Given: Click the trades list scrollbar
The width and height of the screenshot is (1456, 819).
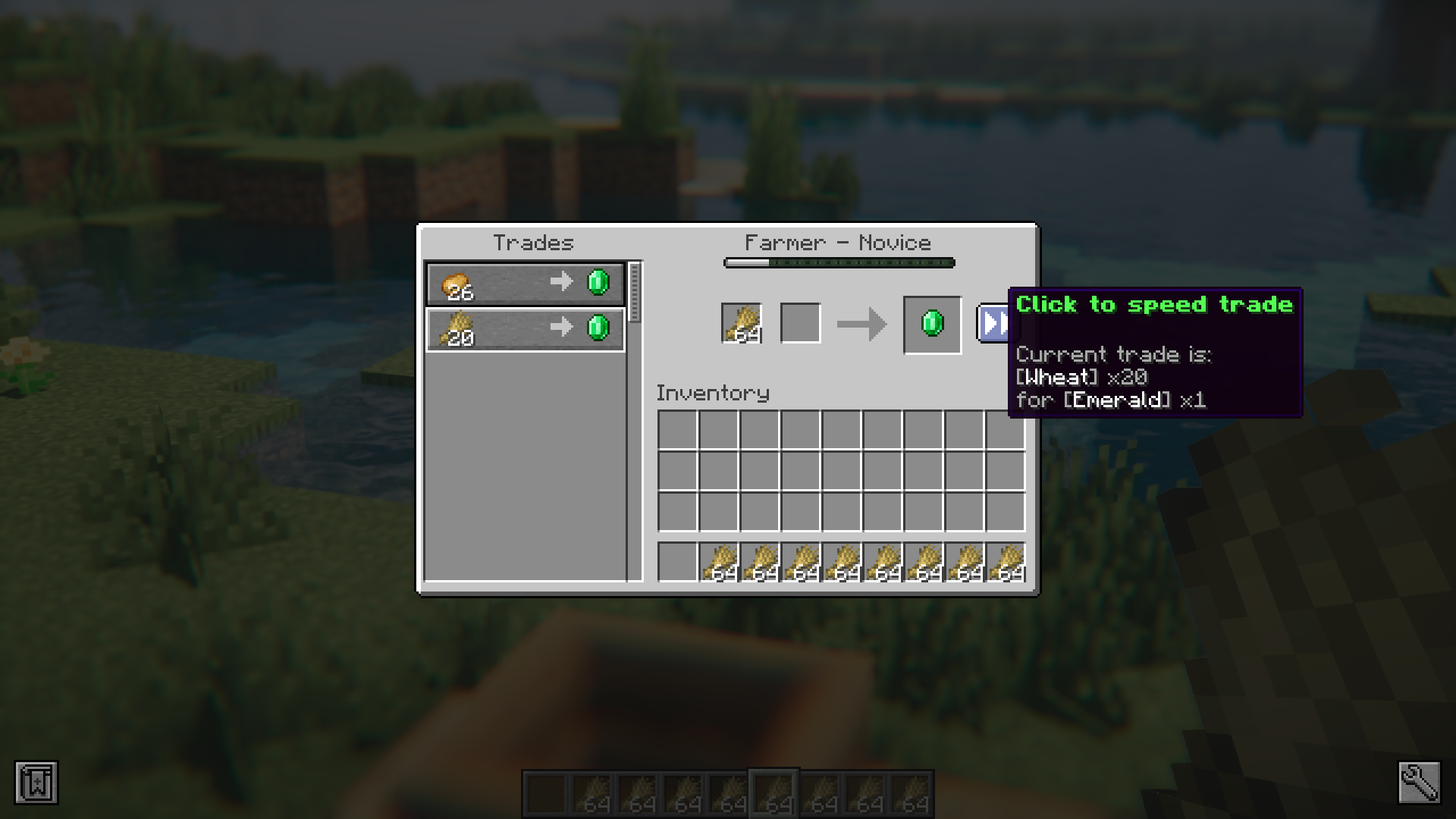Looking at the screenshot, I should point(635,293).
